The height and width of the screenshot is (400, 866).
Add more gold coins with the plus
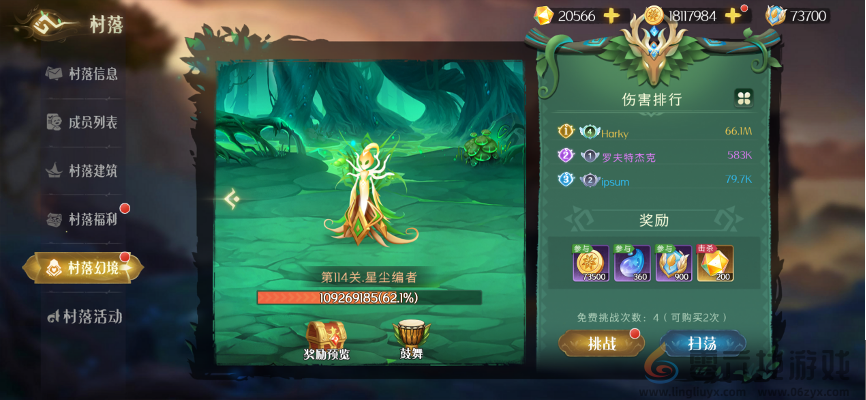732,15
